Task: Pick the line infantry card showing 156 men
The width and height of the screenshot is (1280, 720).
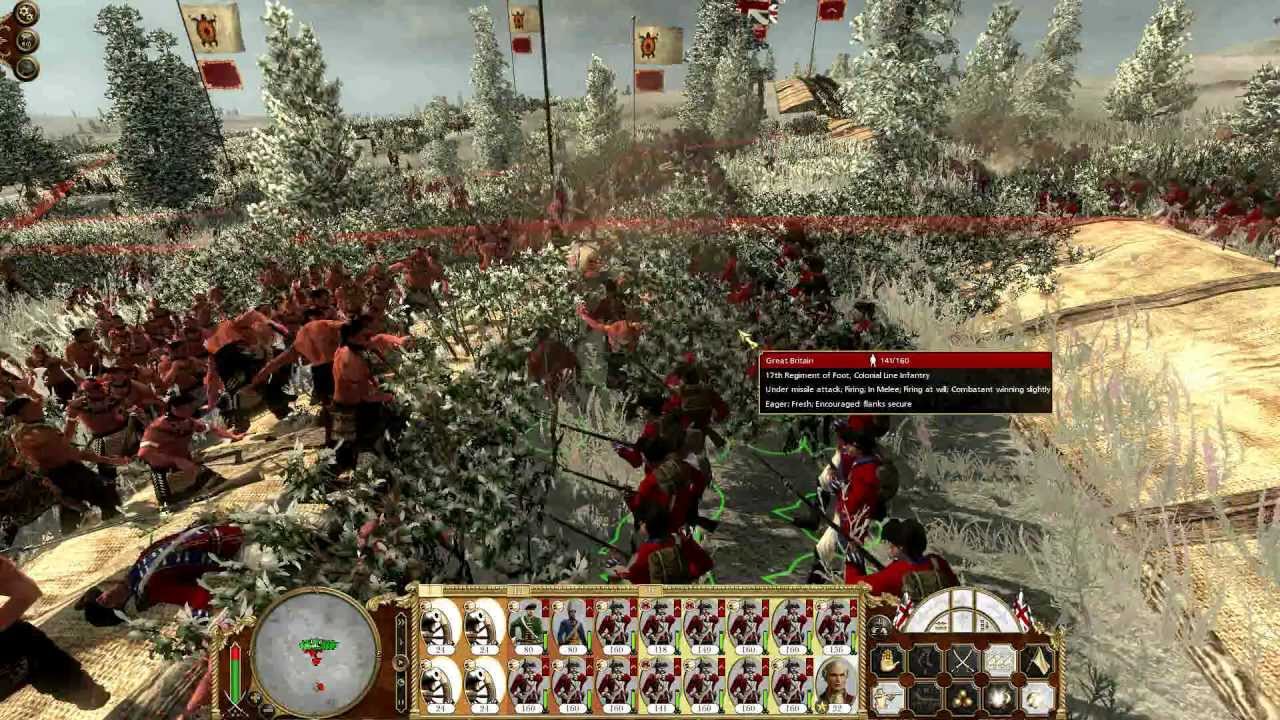Action: 836,624
